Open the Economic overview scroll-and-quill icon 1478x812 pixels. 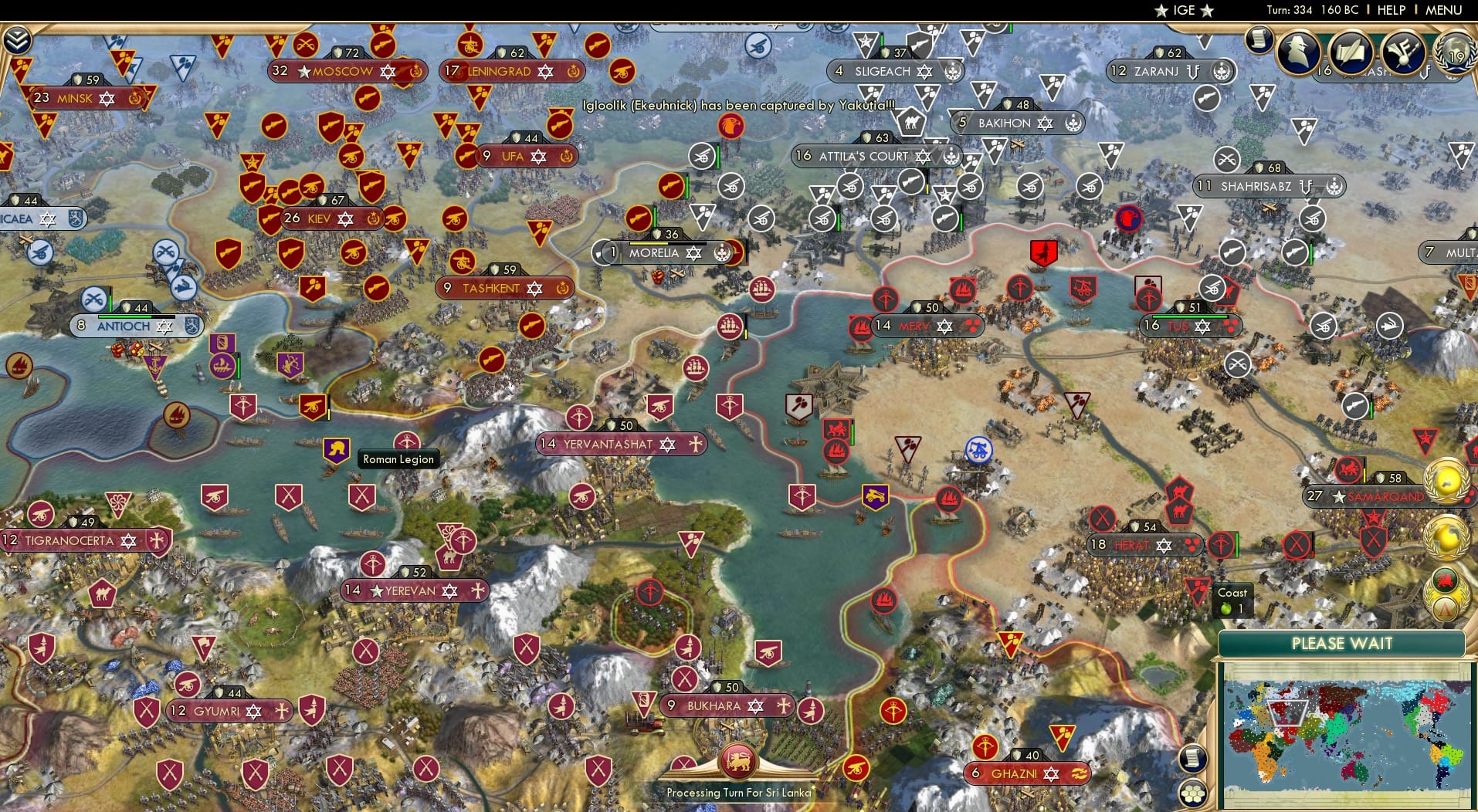point(1353,54)
